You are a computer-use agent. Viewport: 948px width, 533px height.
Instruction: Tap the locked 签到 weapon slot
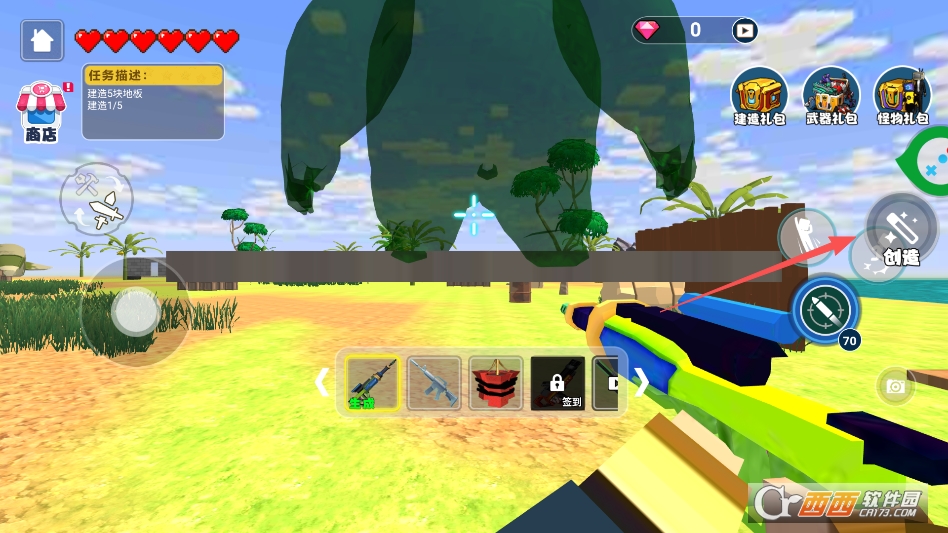coord(557,382)
